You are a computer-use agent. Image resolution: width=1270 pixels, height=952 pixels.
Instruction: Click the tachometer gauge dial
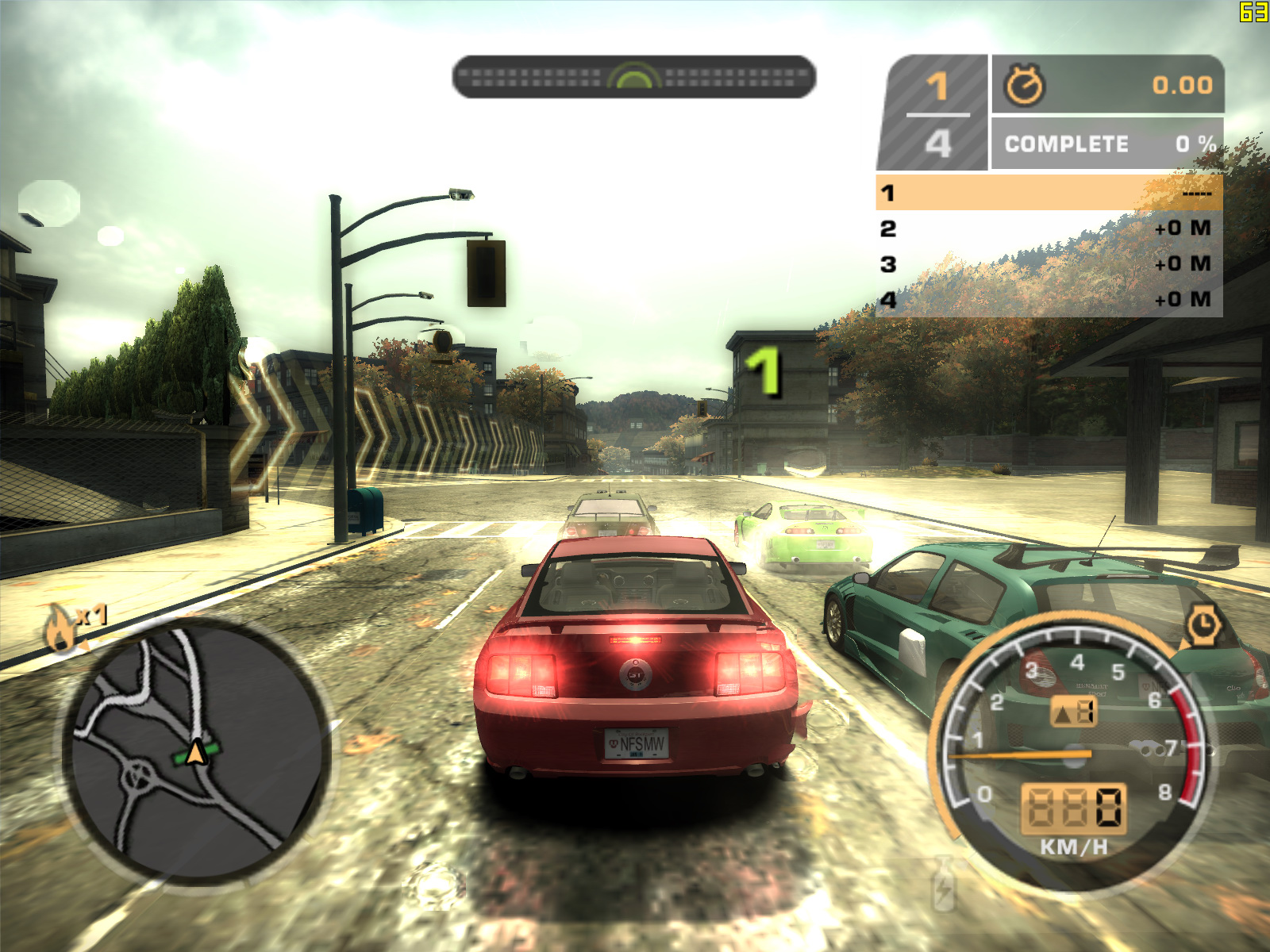(x=1073, y=754)
